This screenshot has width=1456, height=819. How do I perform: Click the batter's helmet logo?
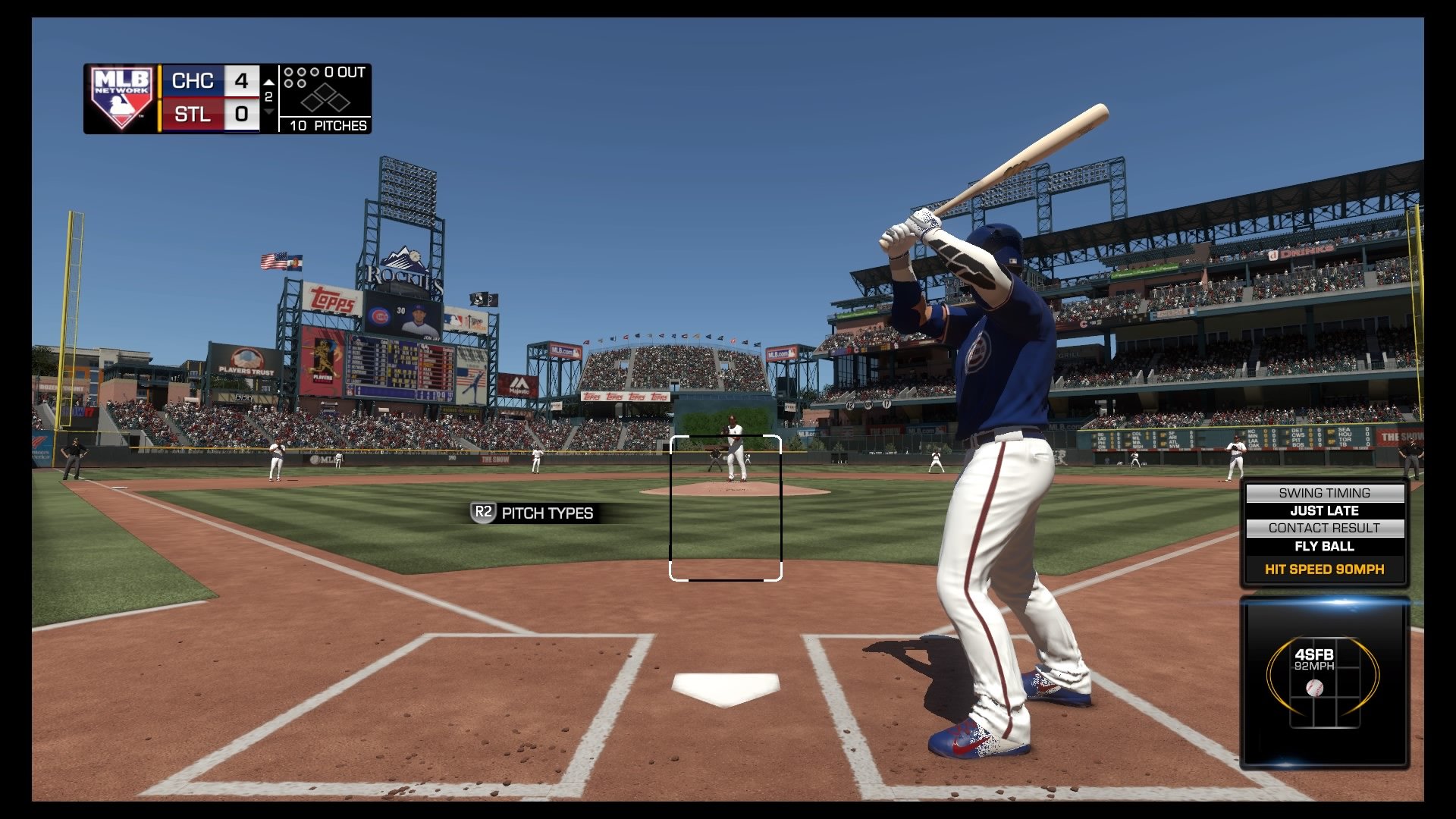(x=1012, y=262)
